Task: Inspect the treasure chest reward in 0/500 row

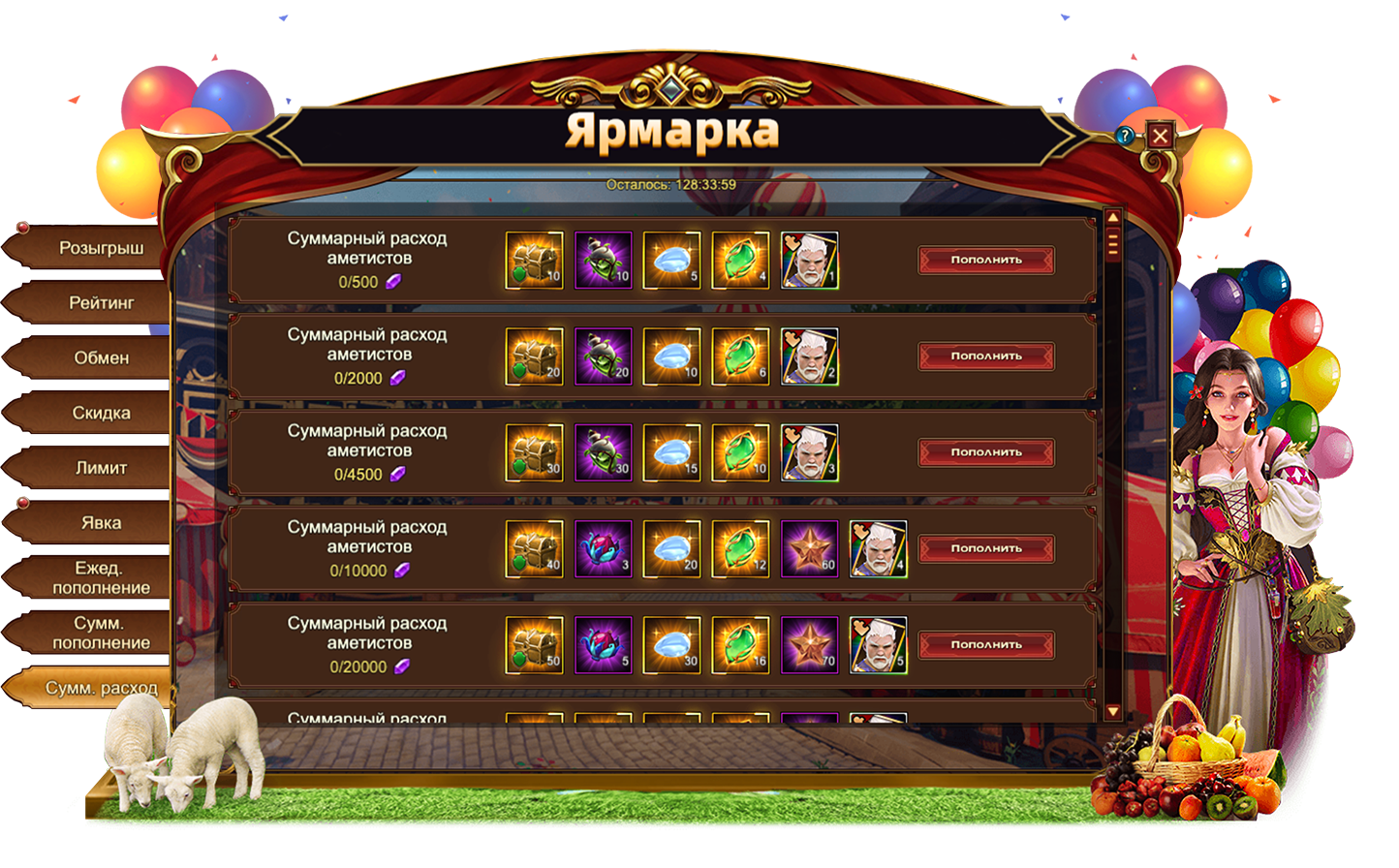Action: [535, 260]
